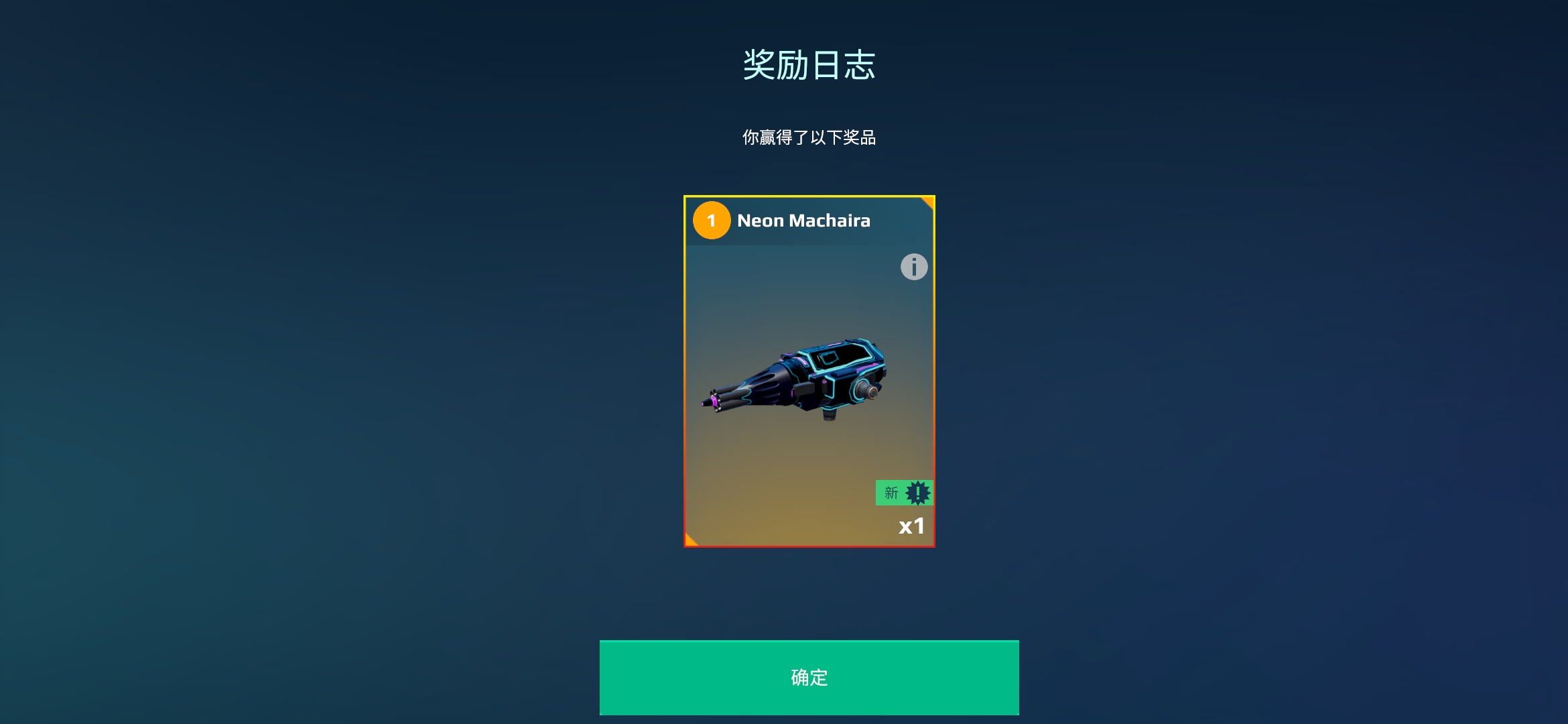Click the x1 count label

(x=912, y=527)
